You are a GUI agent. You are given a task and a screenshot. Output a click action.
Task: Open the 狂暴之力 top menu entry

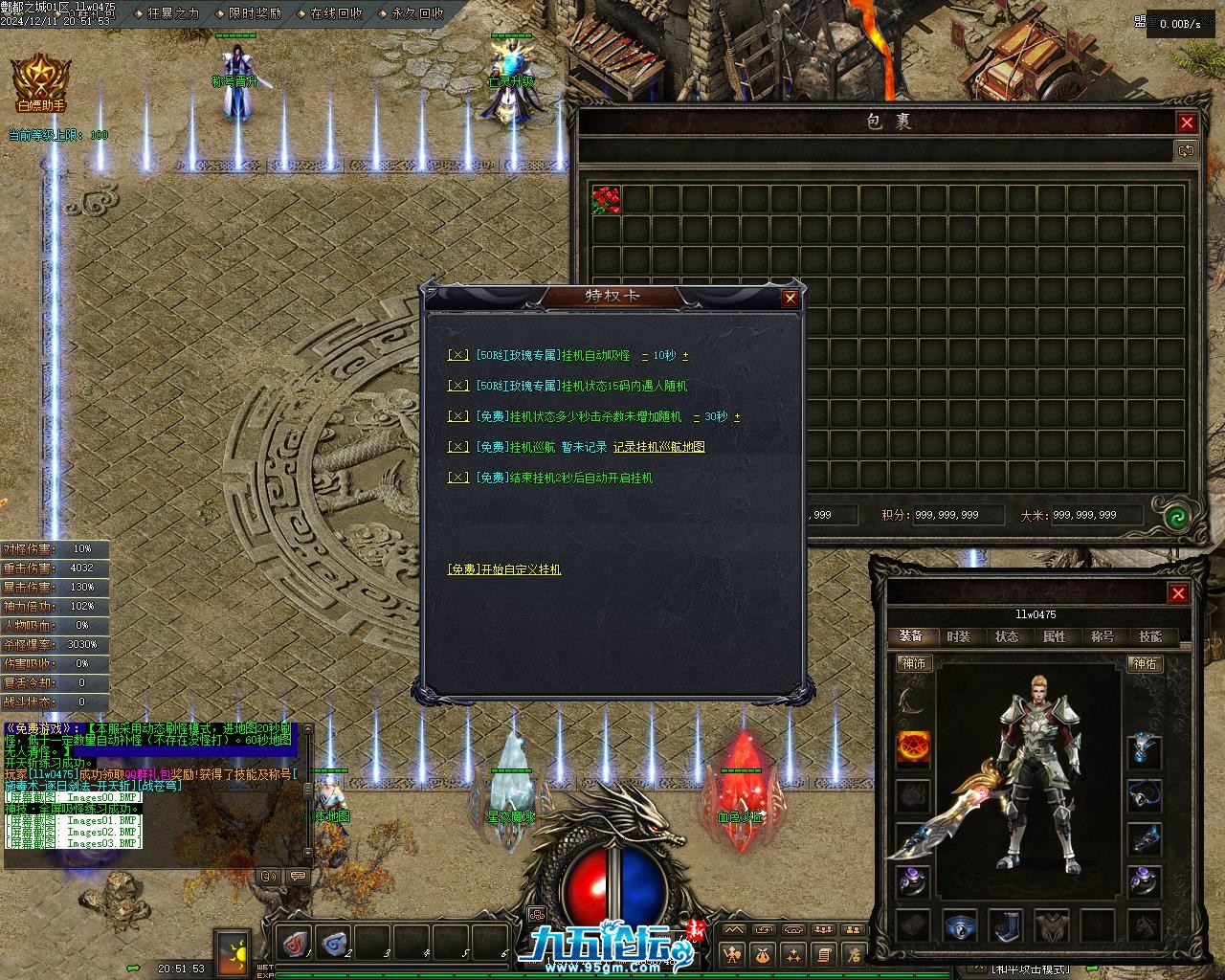pos(172,13)
